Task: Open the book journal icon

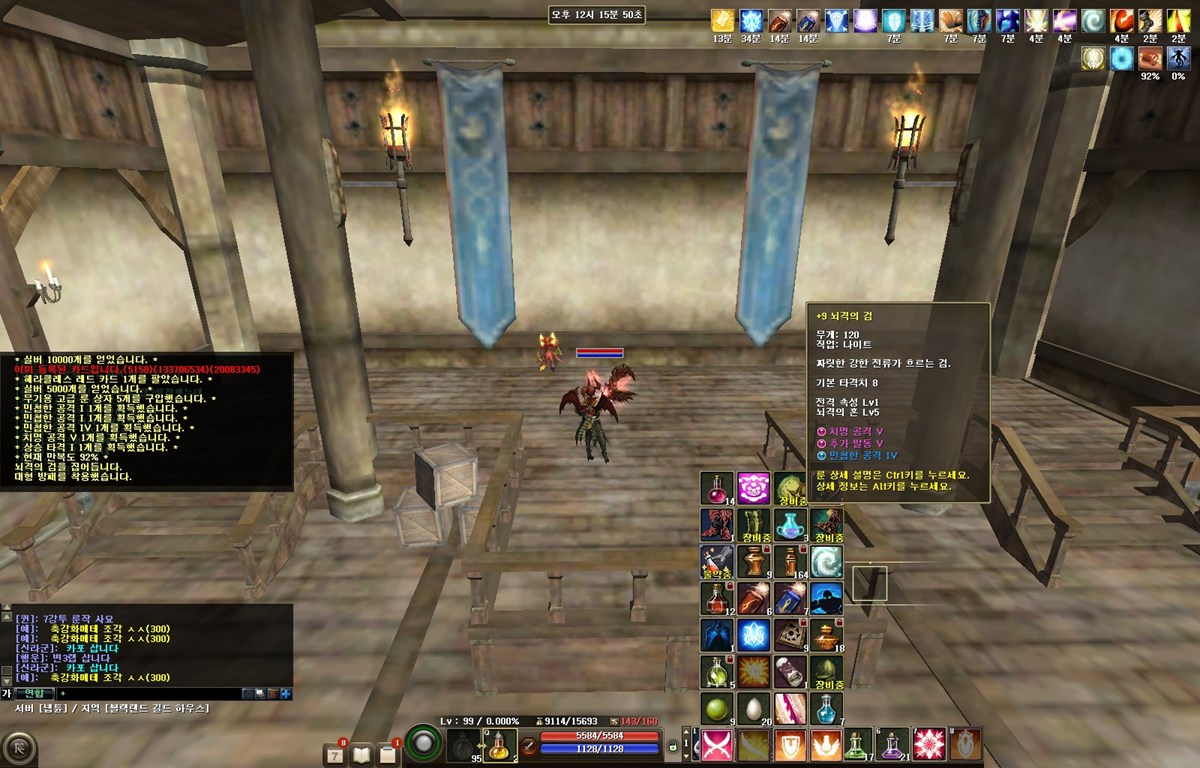Action: 362,754
